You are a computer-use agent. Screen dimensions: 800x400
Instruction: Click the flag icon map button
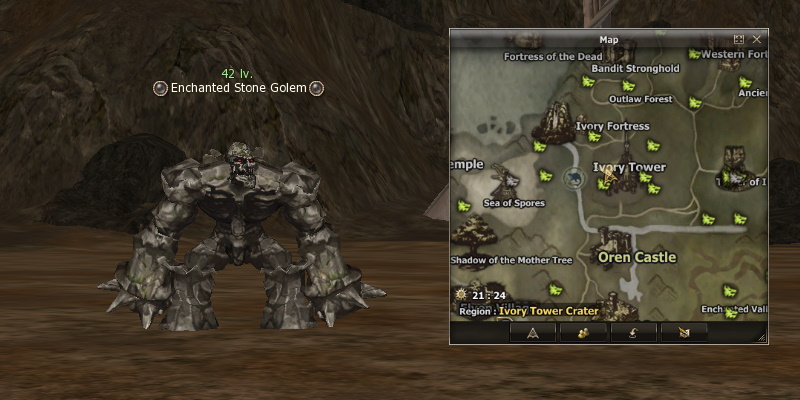tap(683, 333)
